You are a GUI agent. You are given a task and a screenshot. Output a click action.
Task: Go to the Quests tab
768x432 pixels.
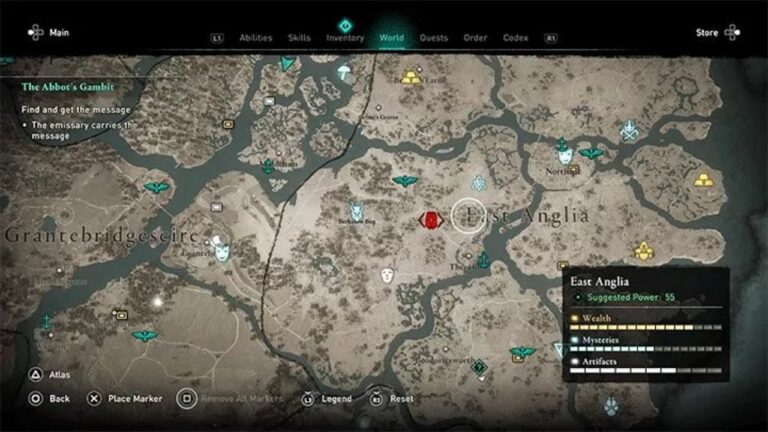[434, 38]
